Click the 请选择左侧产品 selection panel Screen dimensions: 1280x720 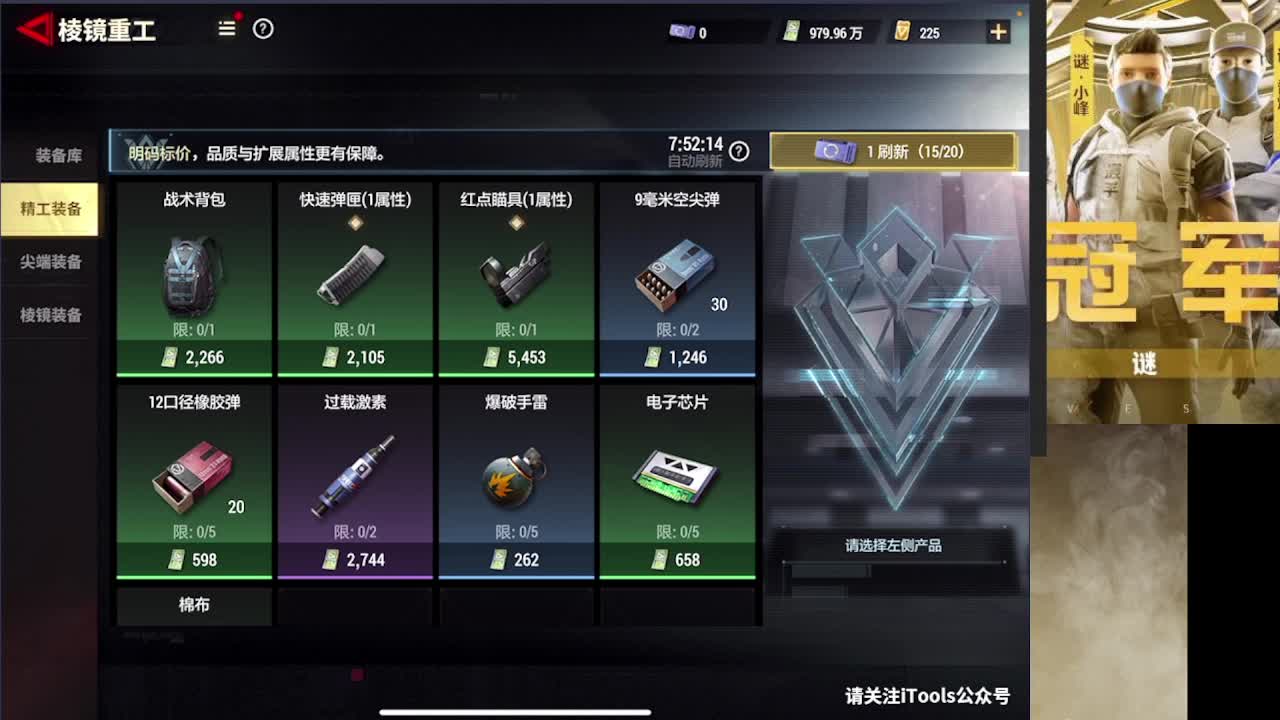click(x=893, y=546)
